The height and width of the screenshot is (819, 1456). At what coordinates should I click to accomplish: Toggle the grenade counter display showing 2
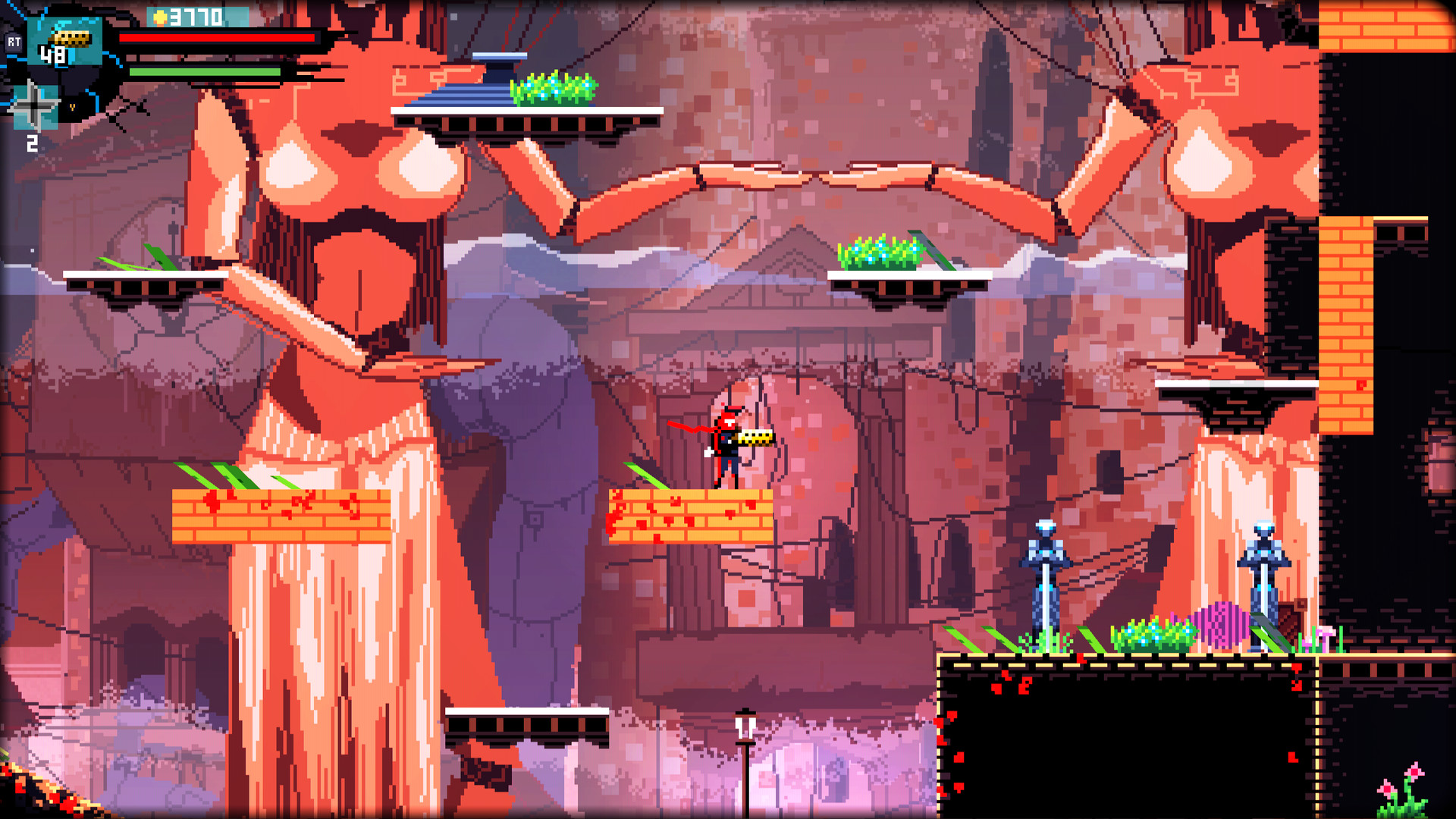33,141
